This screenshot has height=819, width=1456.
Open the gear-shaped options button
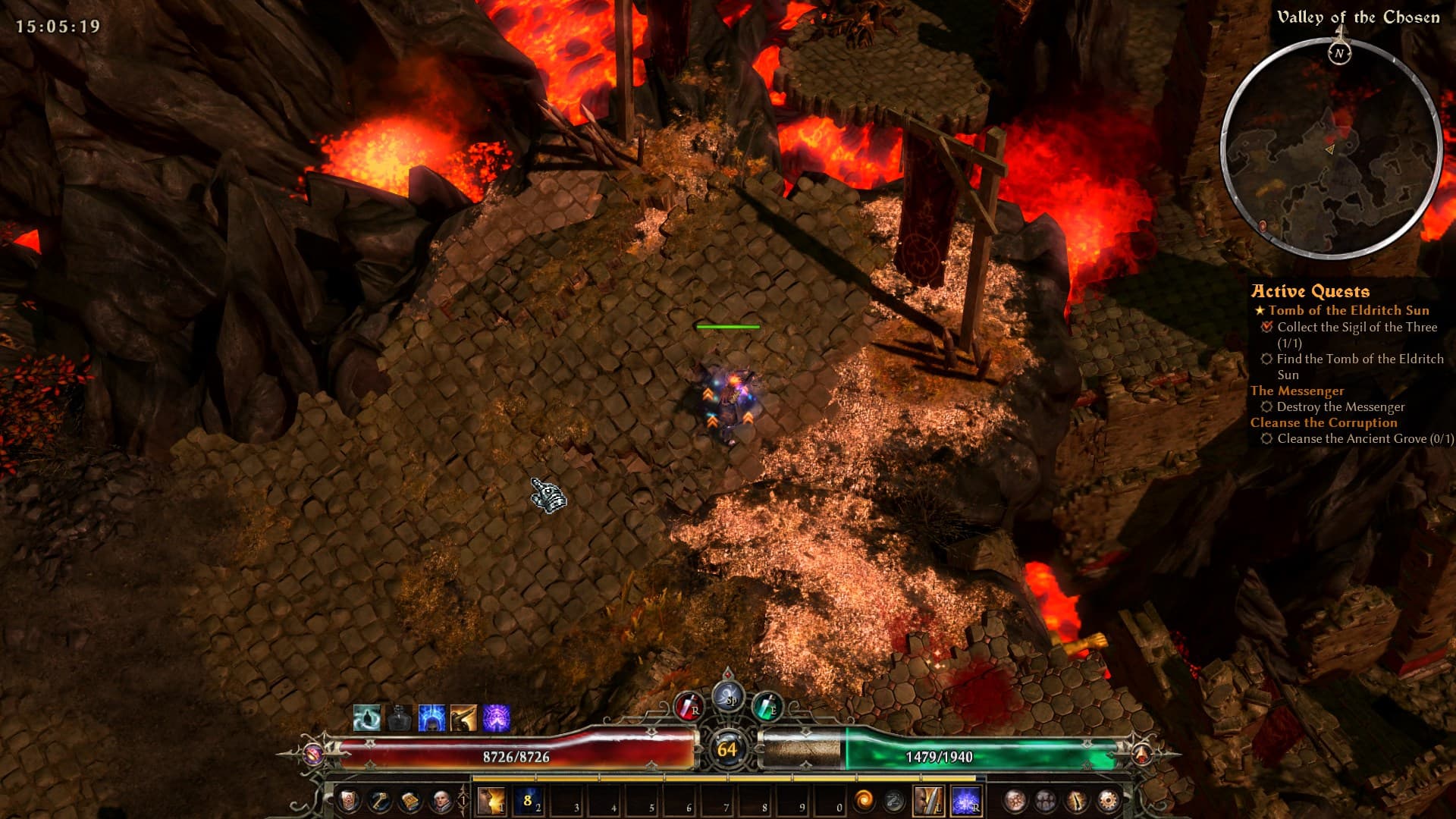[1107, 800]
